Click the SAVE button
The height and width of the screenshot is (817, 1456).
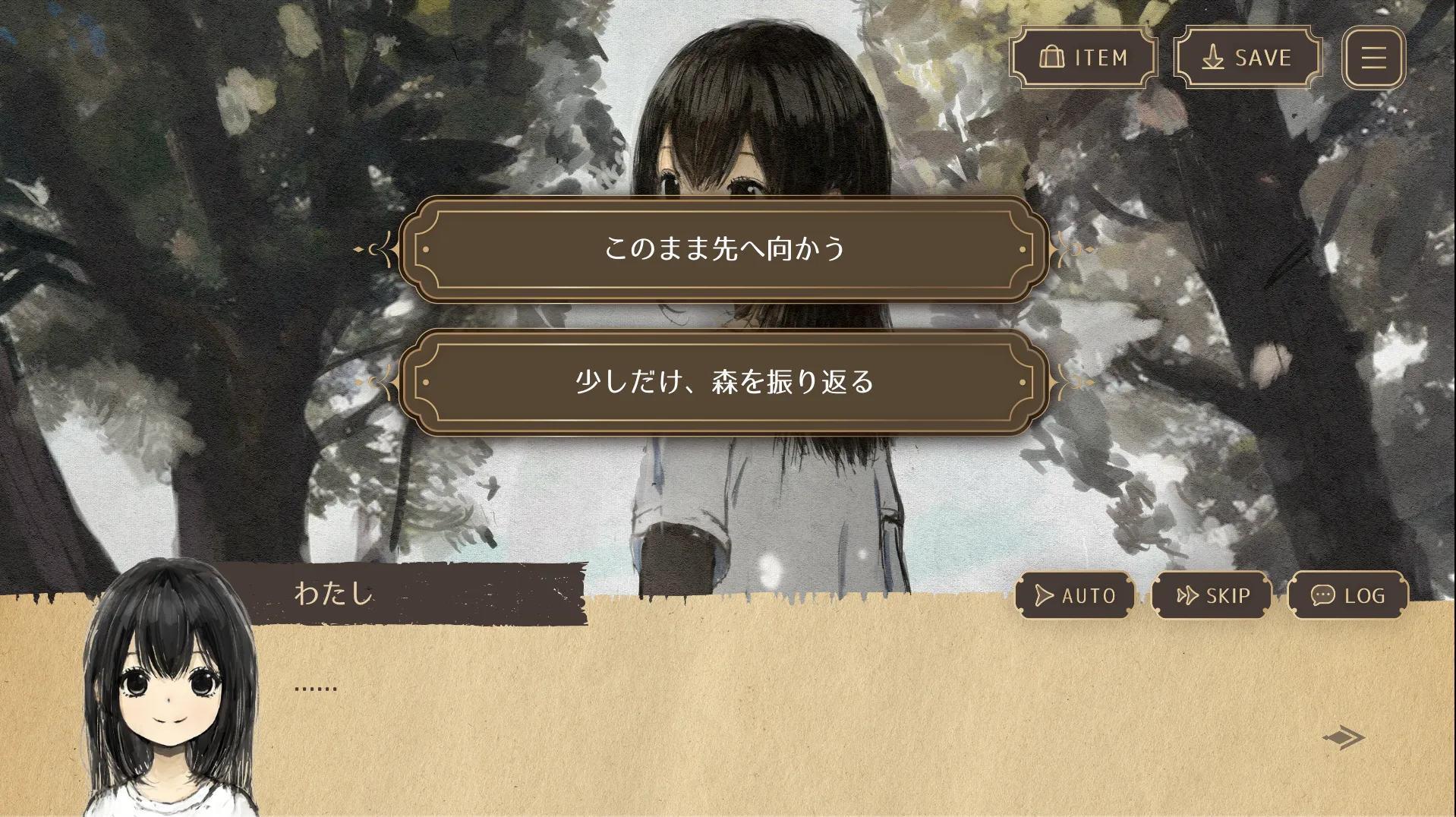click(1247, 58)
